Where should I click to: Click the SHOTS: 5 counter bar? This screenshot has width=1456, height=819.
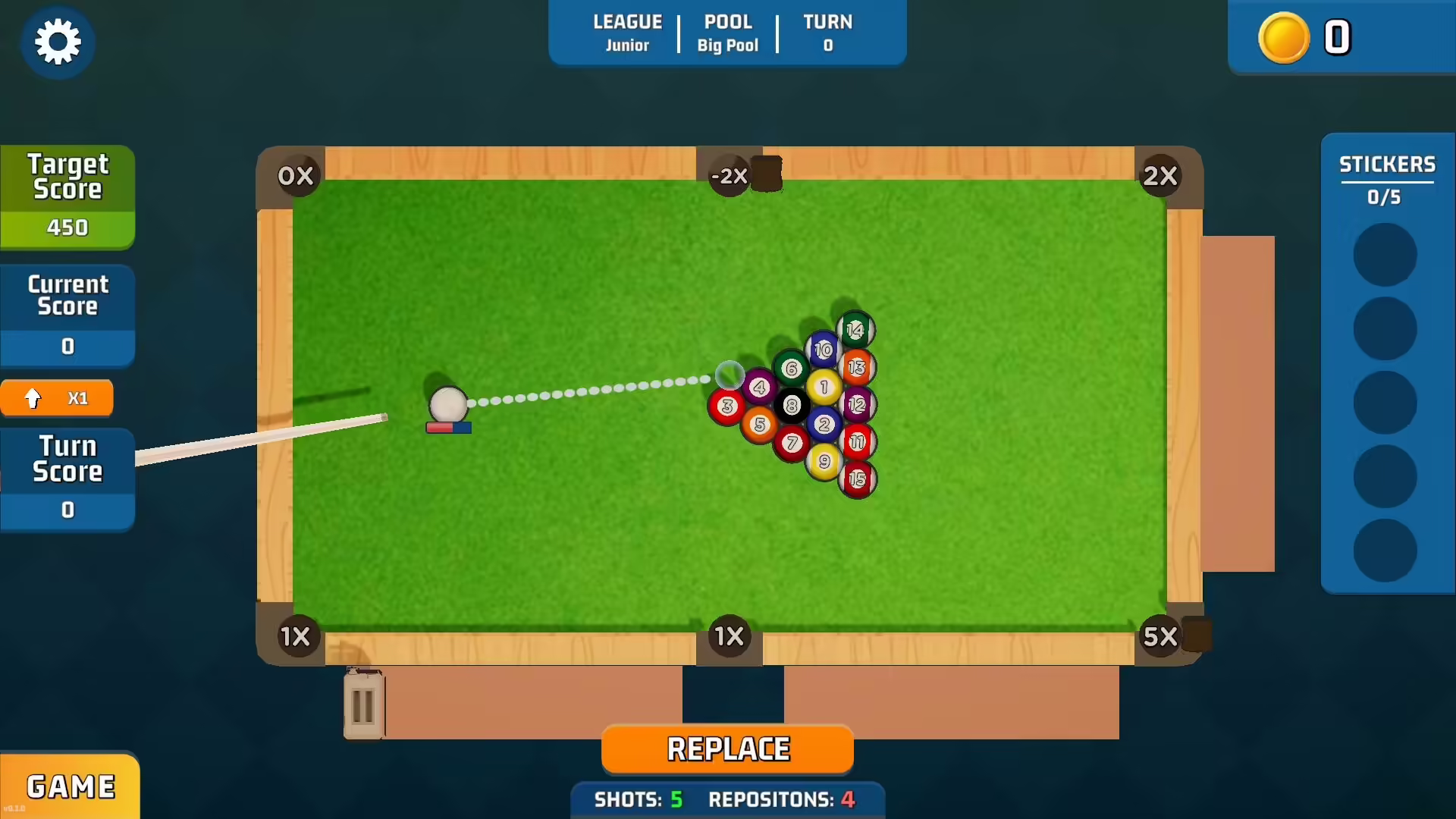pos(641,799)
